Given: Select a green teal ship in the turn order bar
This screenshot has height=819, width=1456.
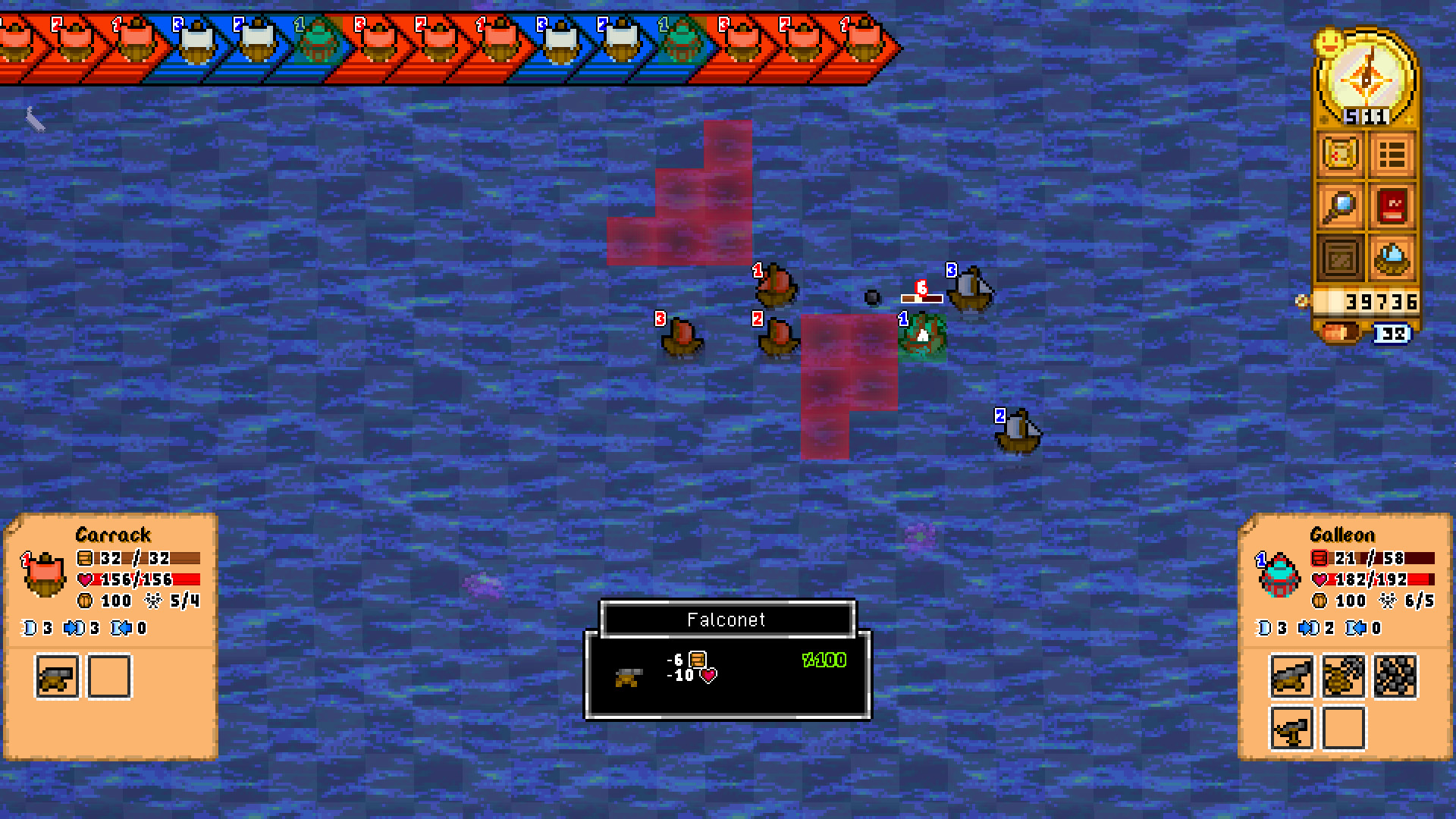Looking at the screenshot, I should [x=318, y=42].
